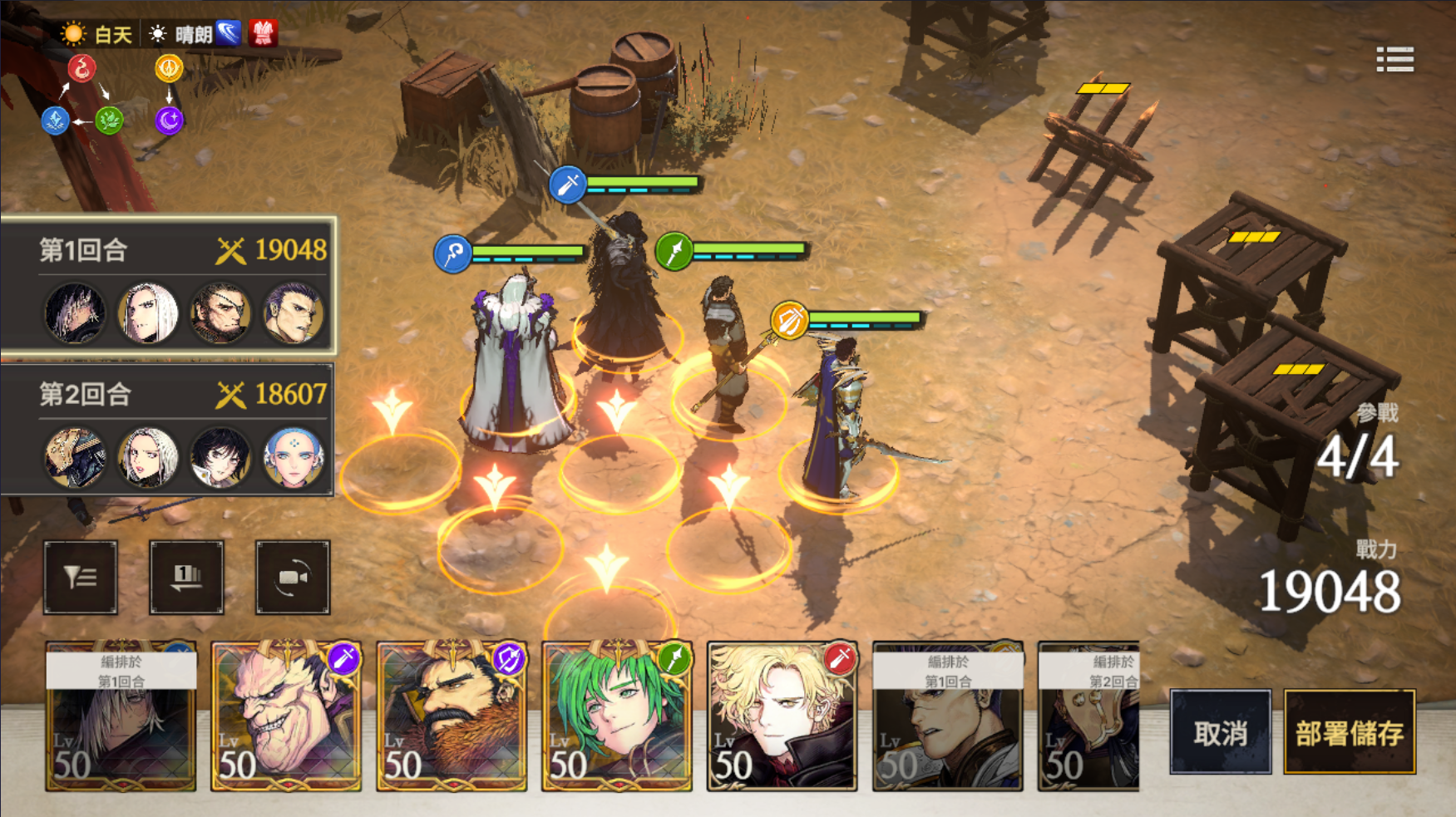Toggle the camera rotate button
Viewport: 1456px width, 817px height.
coord(292,577)
